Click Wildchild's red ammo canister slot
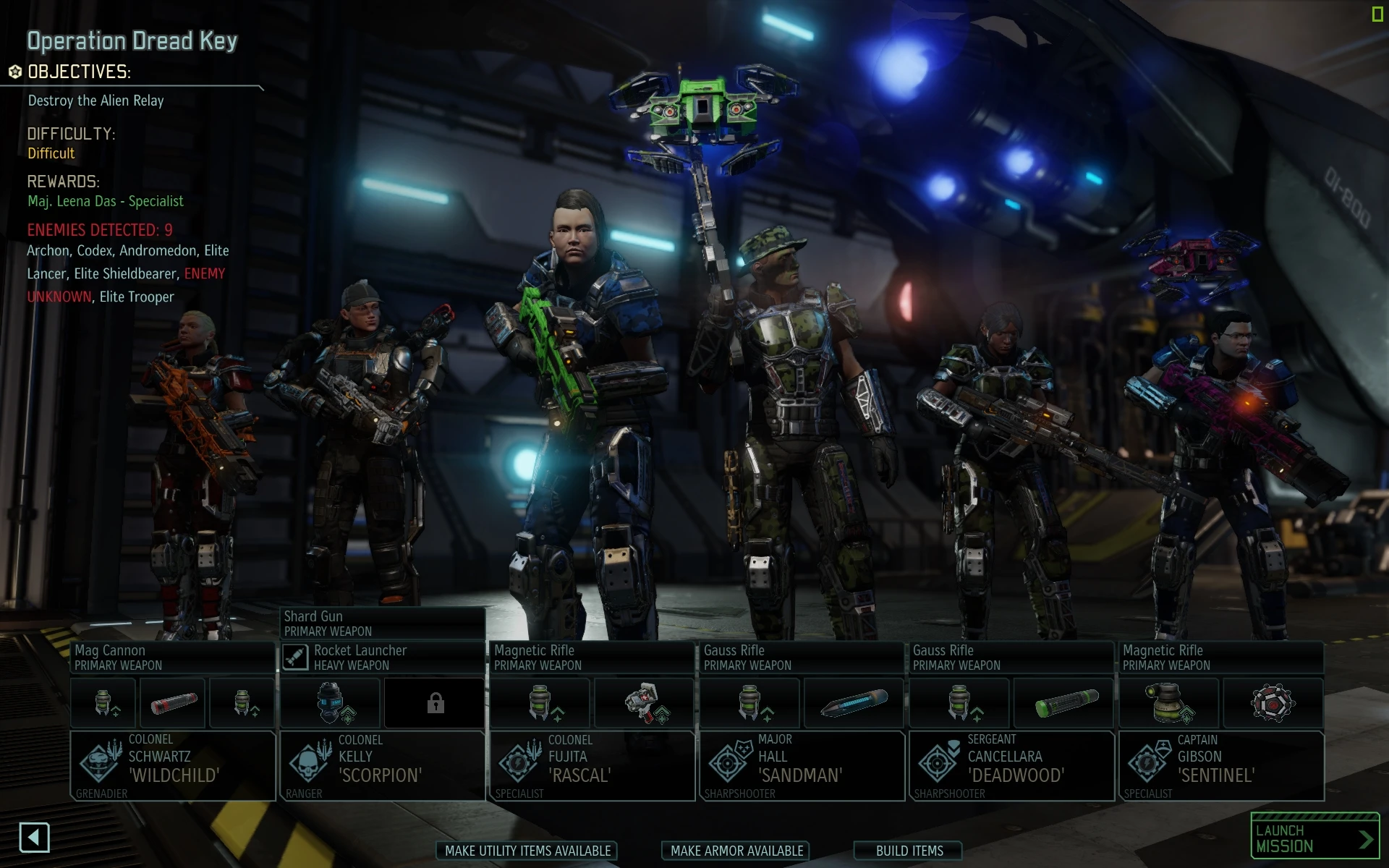The width and height of the screenshot is (1389, 868). click(x=172, y=702)
